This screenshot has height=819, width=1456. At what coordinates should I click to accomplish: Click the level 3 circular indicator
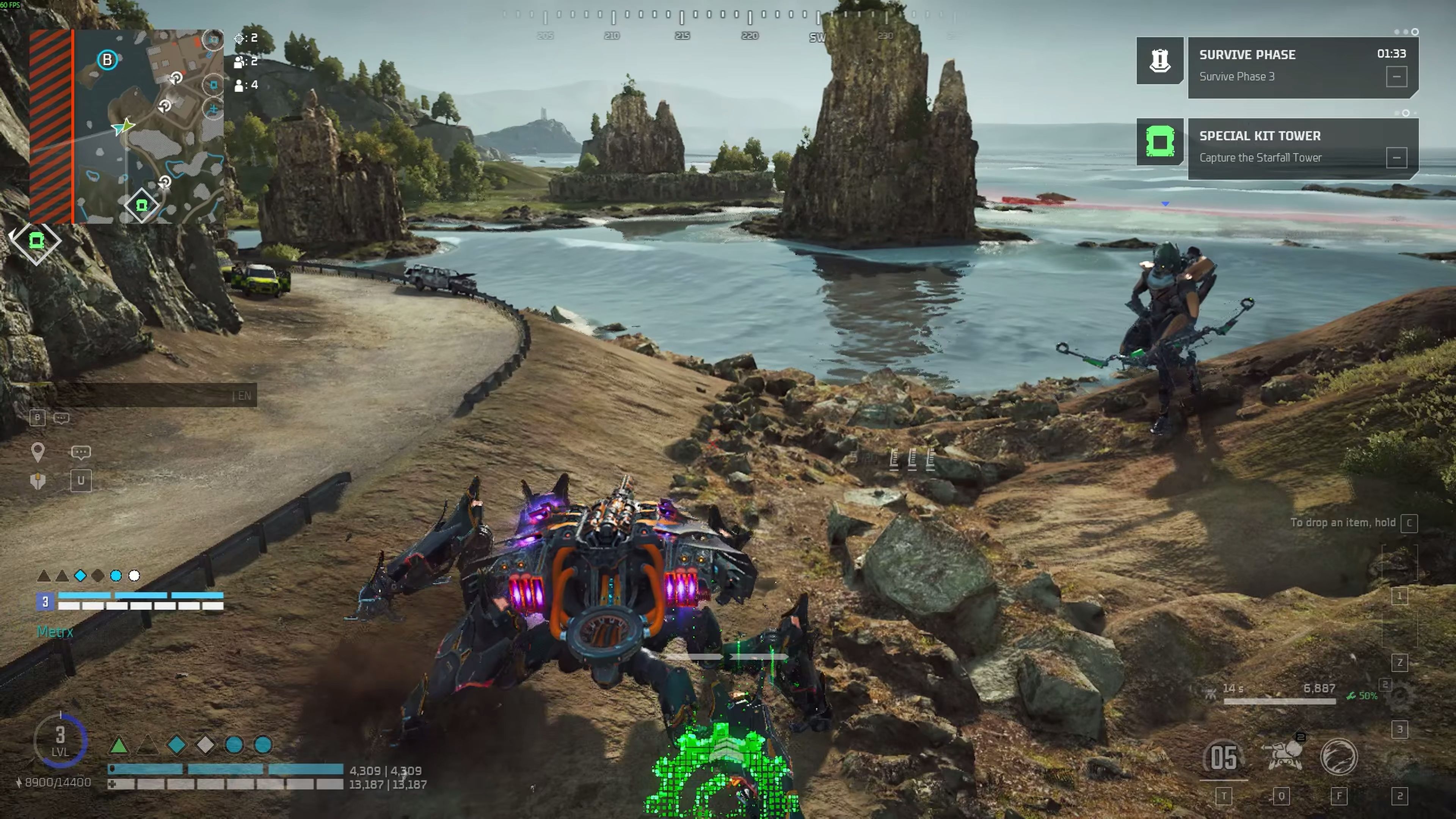[61, 740]
